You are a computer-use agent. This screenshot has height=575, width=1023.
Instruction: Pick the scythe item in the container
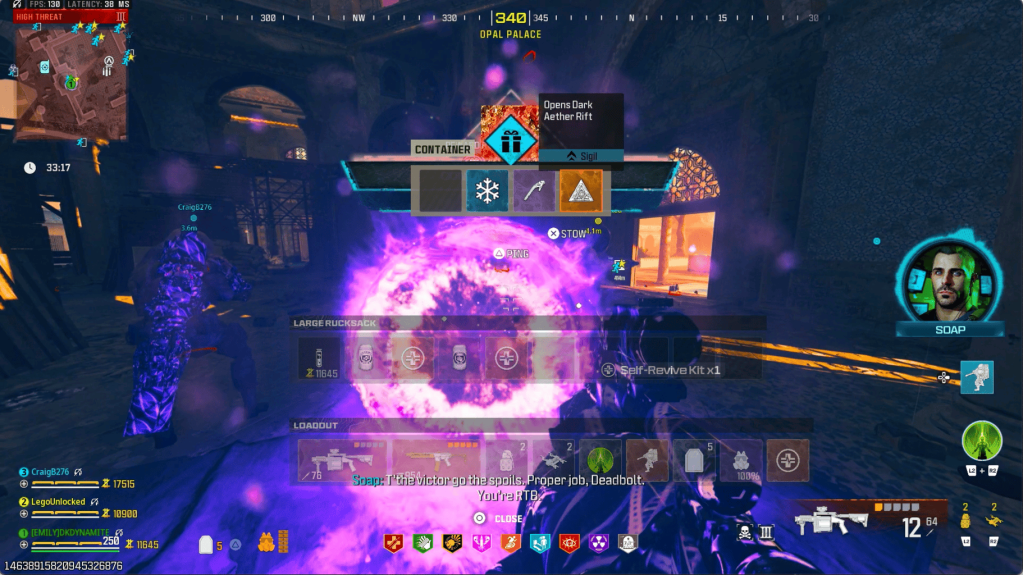pyautogui.click(x=534, y=191)
